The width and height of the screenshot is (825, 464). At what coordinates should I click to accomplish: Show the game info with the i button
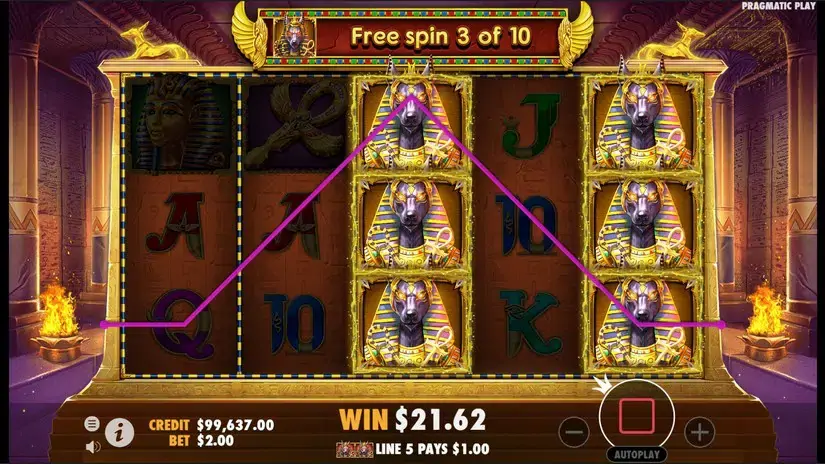120,432
